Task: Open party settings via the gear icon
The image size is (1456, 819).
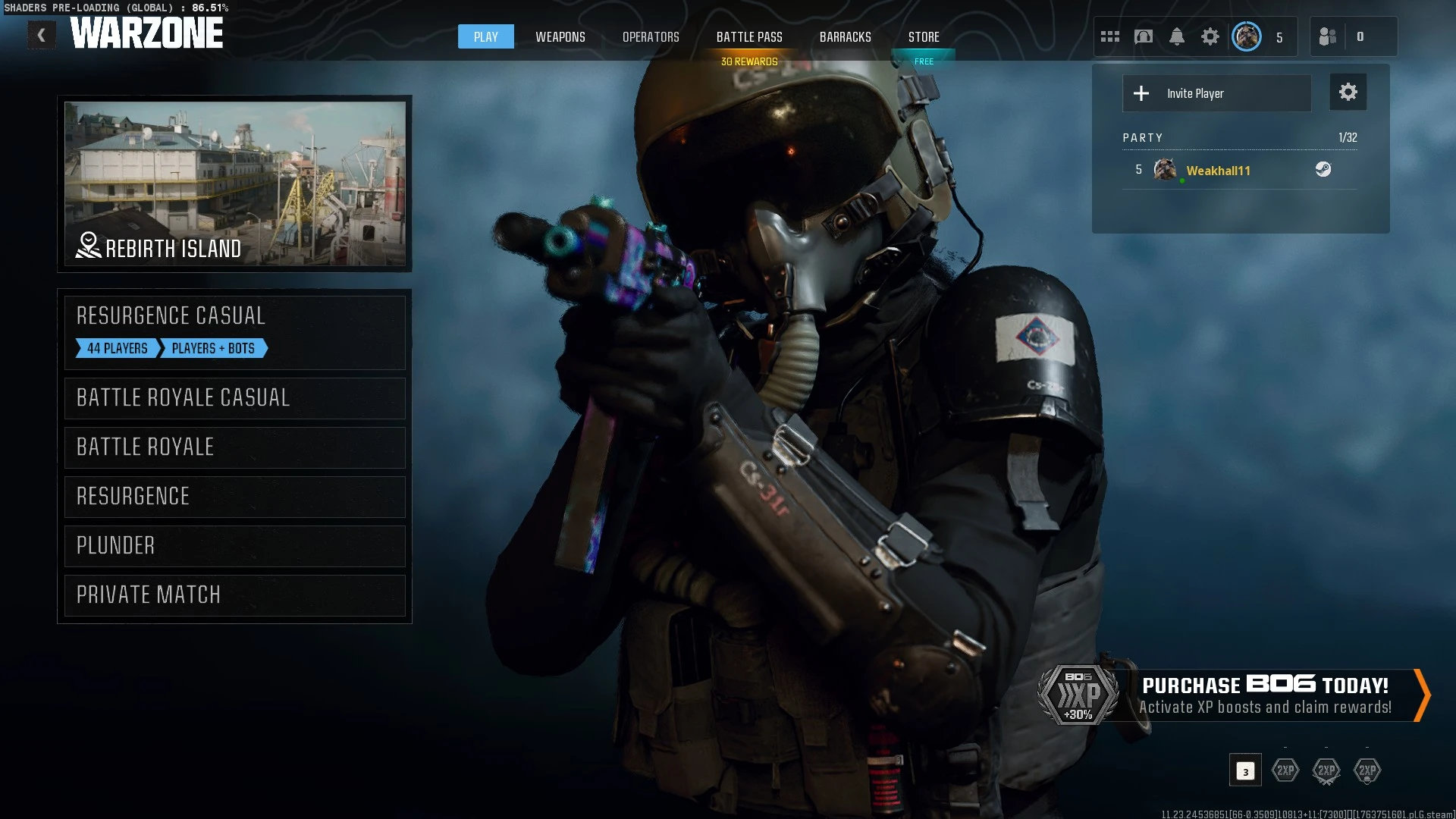Action: click(x=1348, y=92)
